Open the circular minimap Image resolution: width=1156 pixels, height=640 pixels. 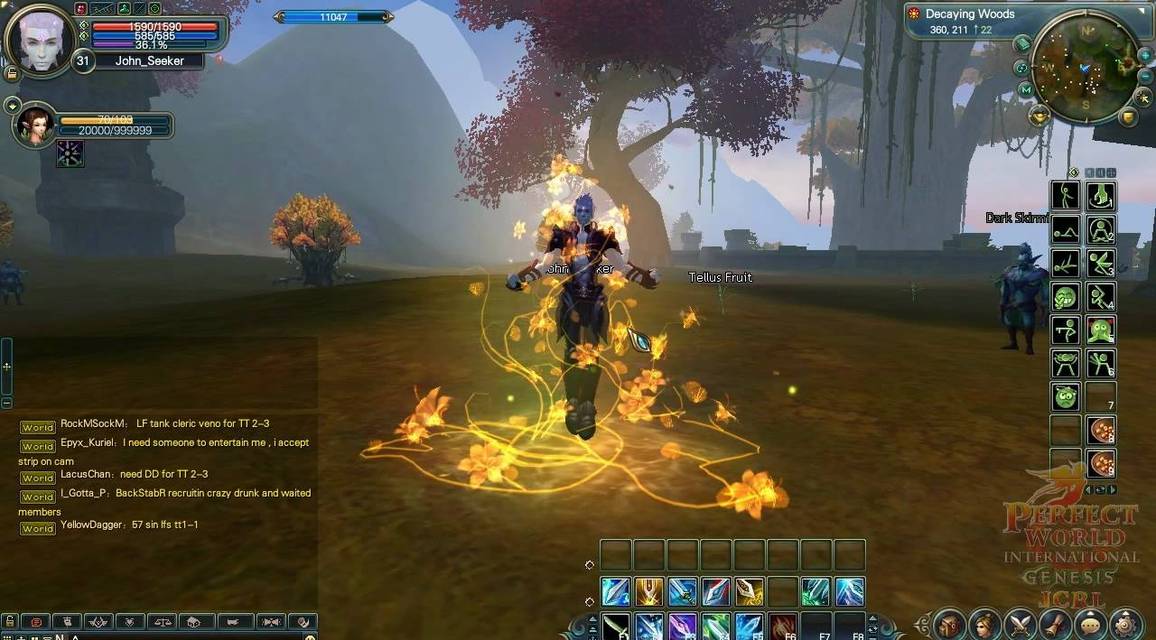pyautogui.click(x=1086, y=67)
